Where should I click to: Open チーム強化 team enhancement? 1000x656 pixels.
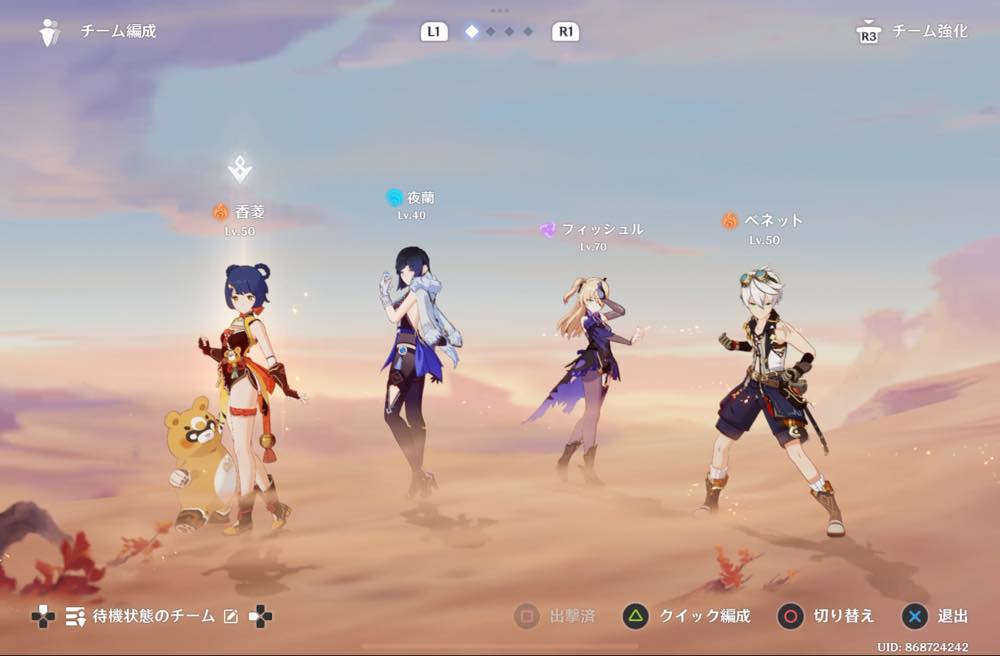pyautogui.click(x=929, y=31)
